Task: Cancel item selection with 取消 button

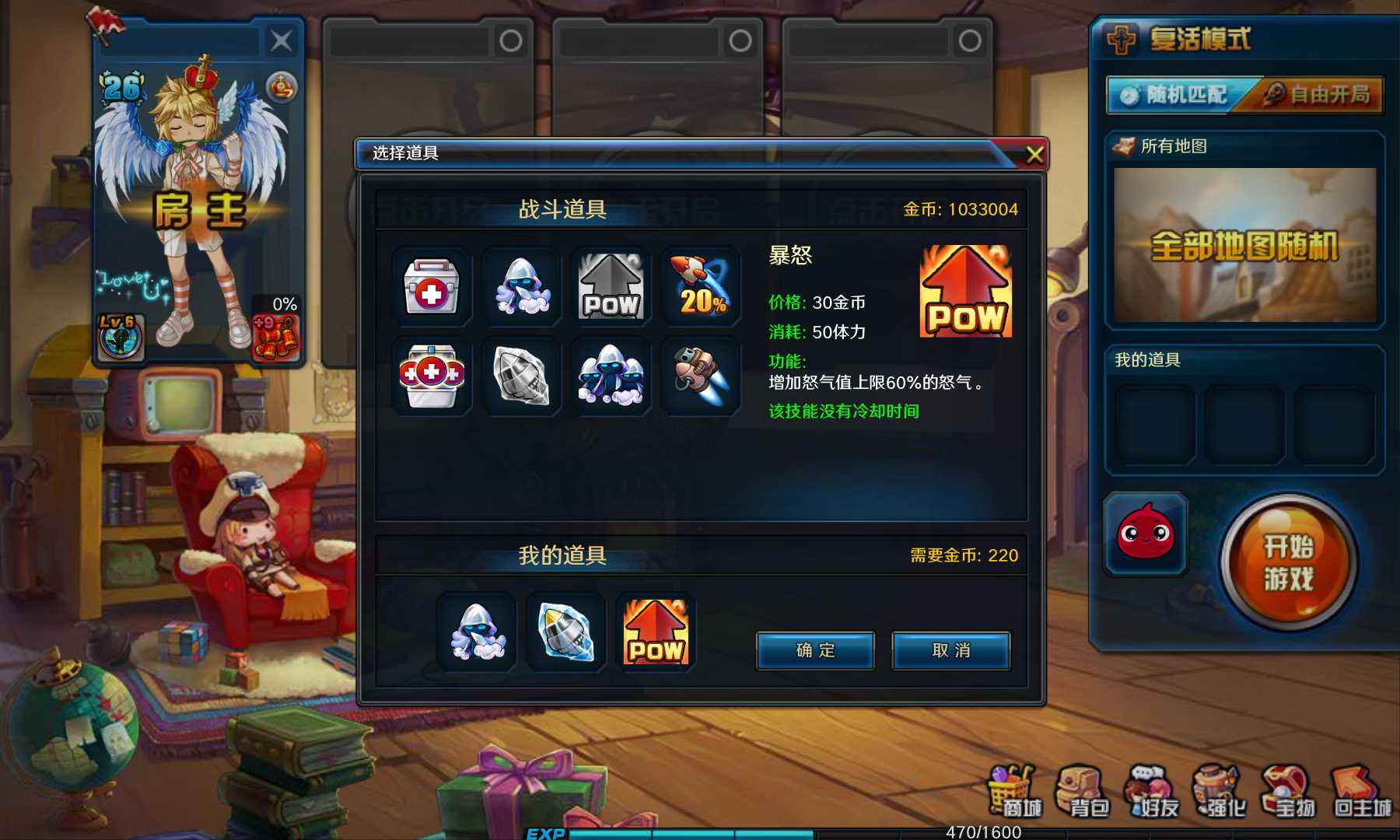Action: tap(950, 652)
